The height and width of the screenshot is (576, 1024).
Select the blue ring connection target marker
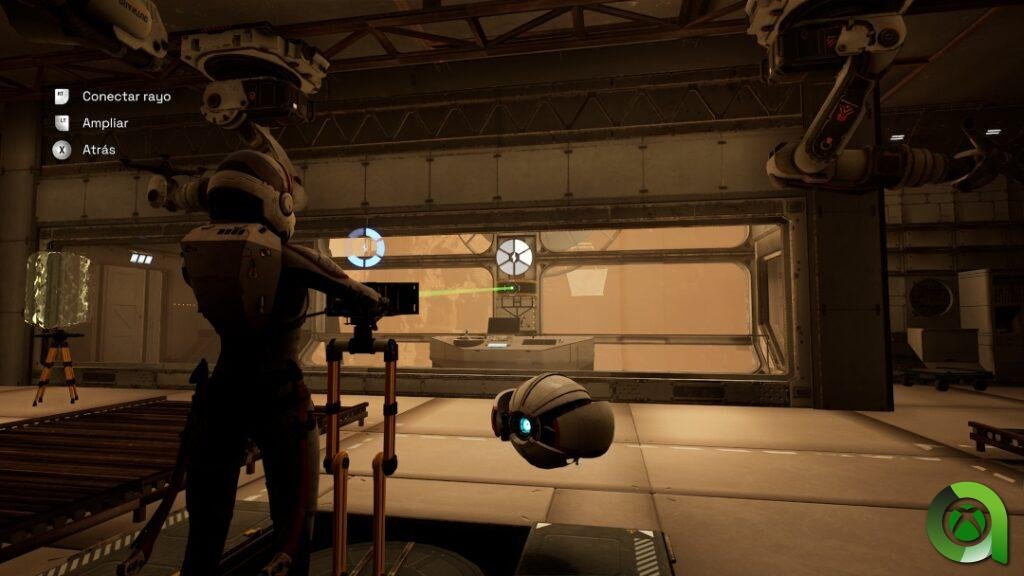(x=365, y=247)
